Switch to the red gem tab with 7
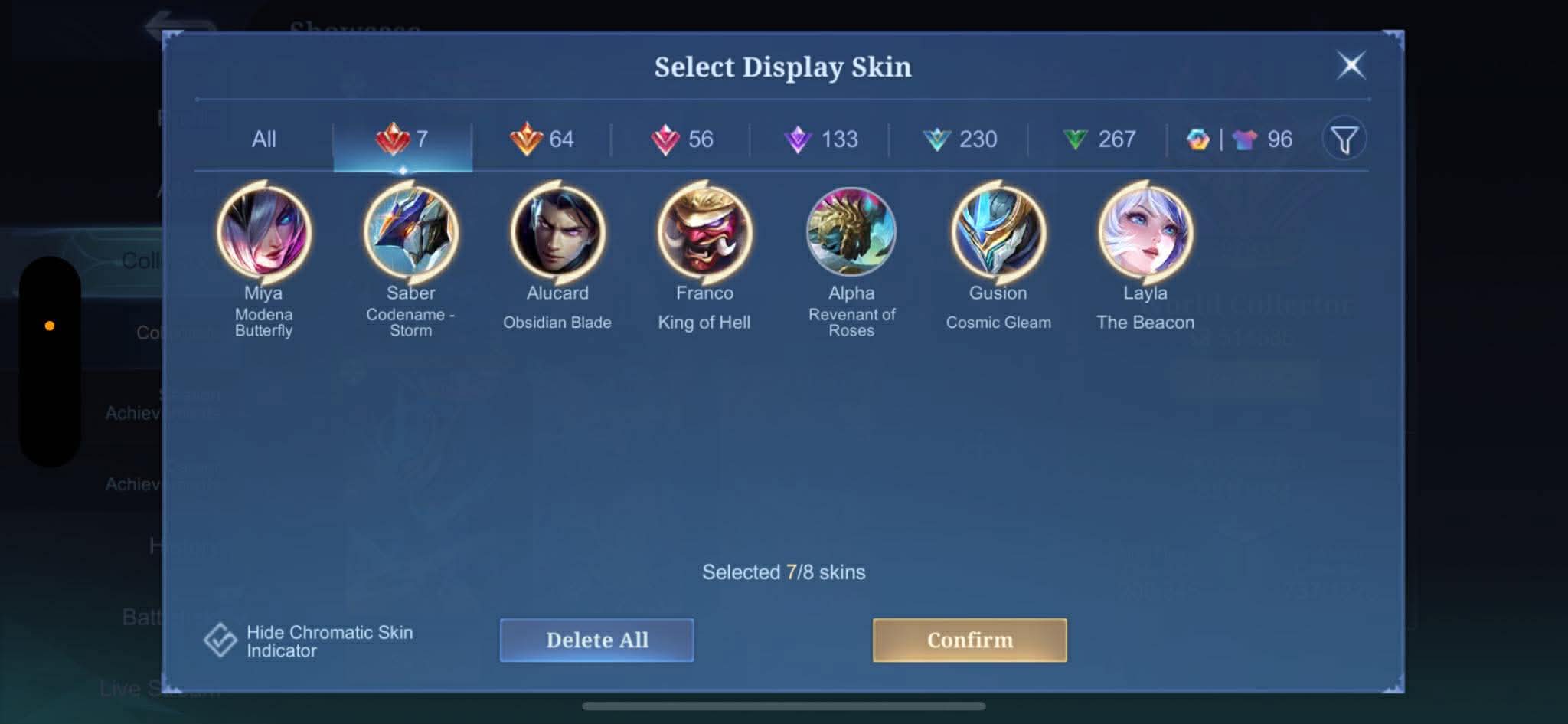The height and width of the screenshot is (724, 1568). coord(403,139)
